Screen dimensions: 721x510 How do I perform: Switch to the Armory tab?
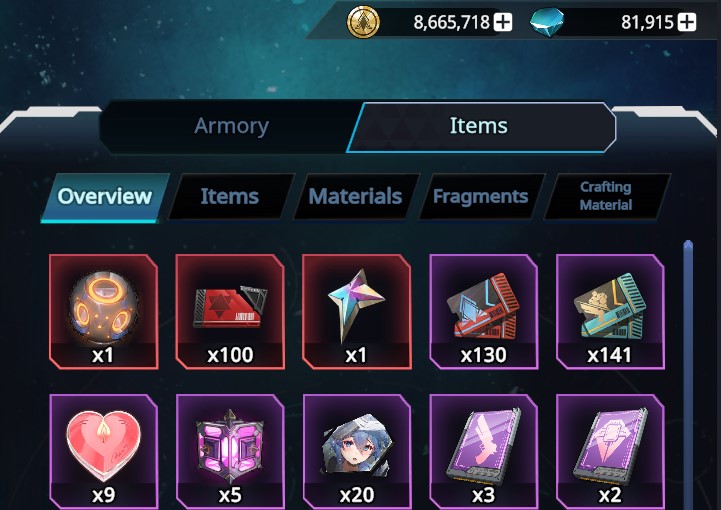pos(231,126)
